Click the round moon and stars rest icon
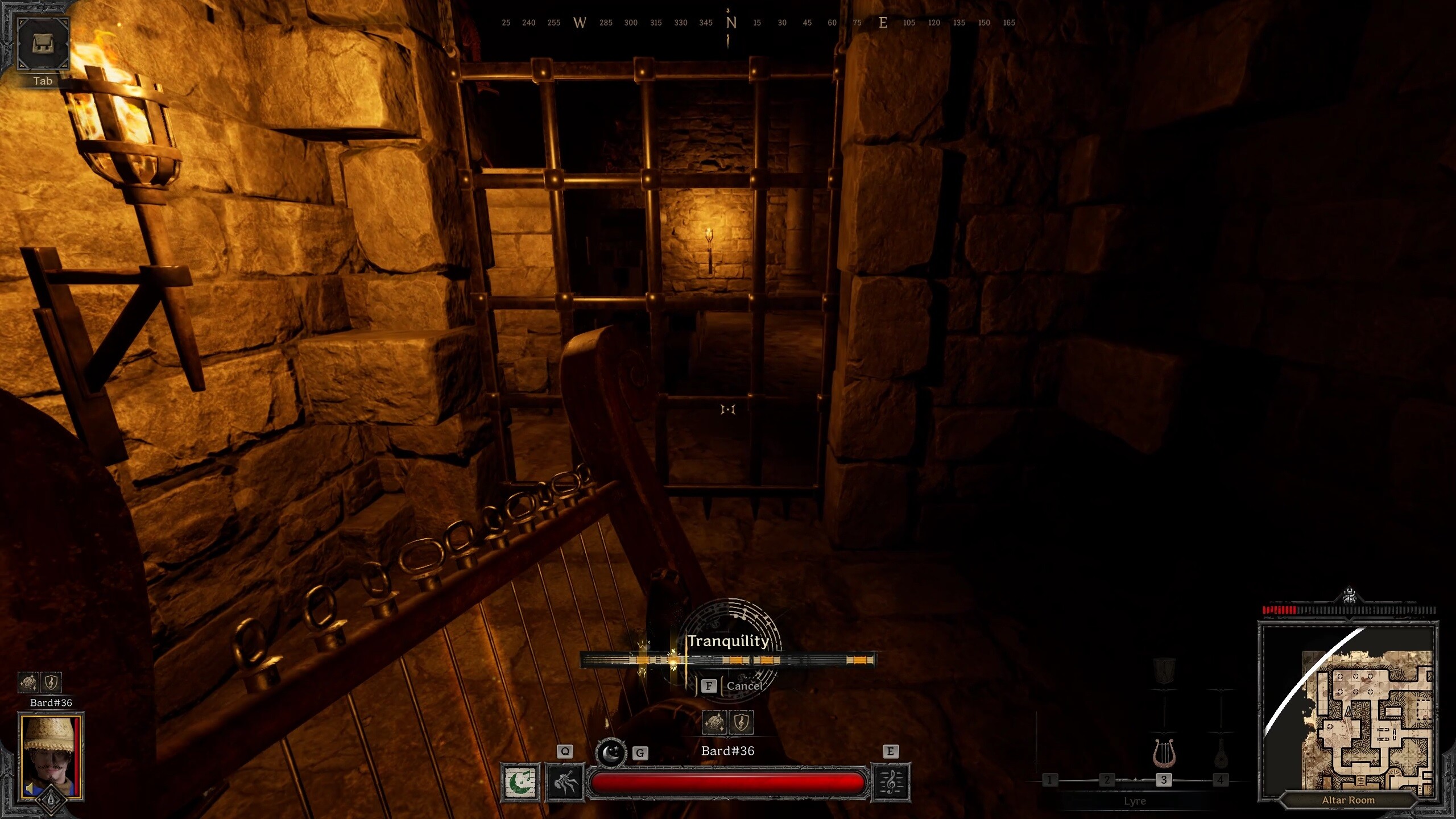The height and width of the screenshot is (819, 1456). coord(611,752)
